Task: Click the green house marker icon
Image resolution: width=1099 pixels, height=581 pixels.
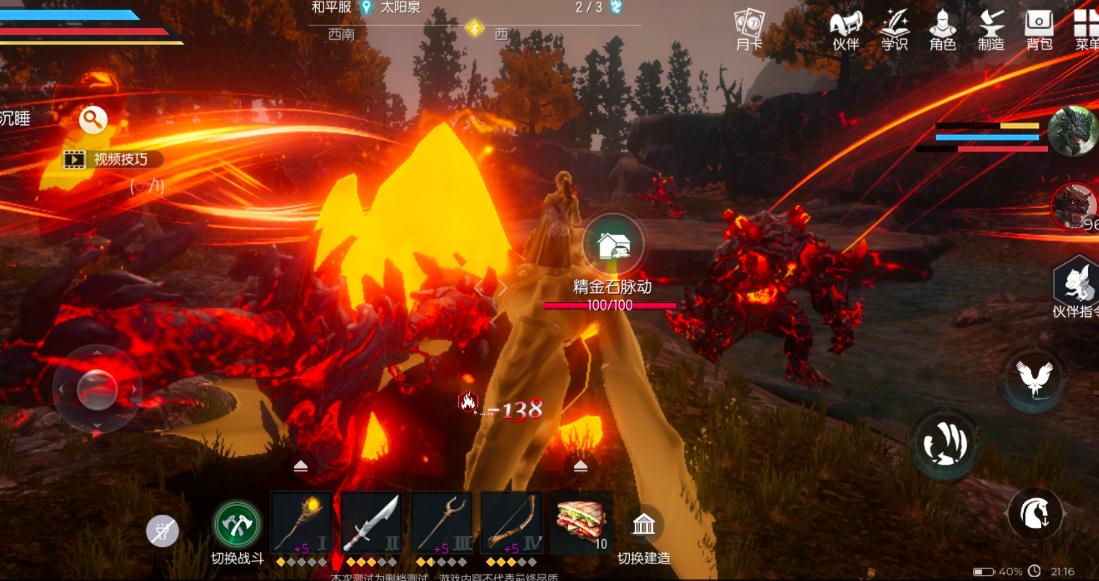Action: point(612,243)
